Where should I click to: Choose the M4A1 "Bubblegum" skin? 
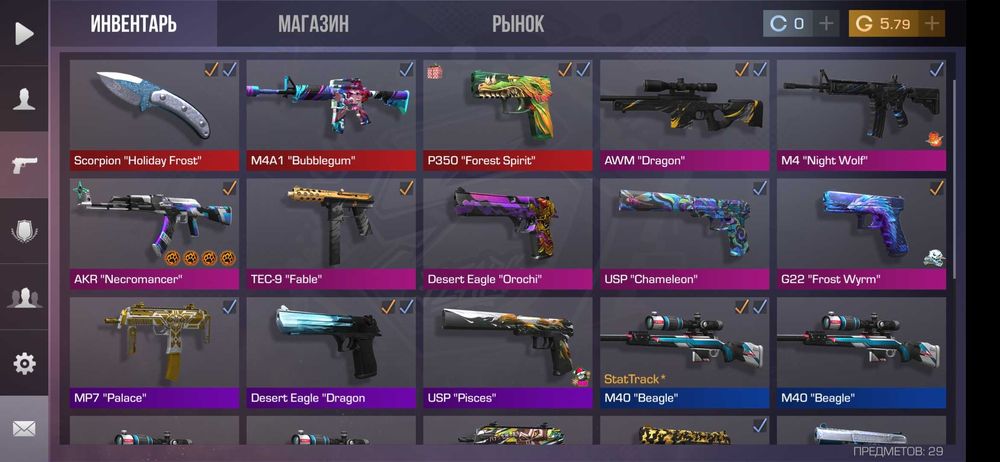pos(331,113)
